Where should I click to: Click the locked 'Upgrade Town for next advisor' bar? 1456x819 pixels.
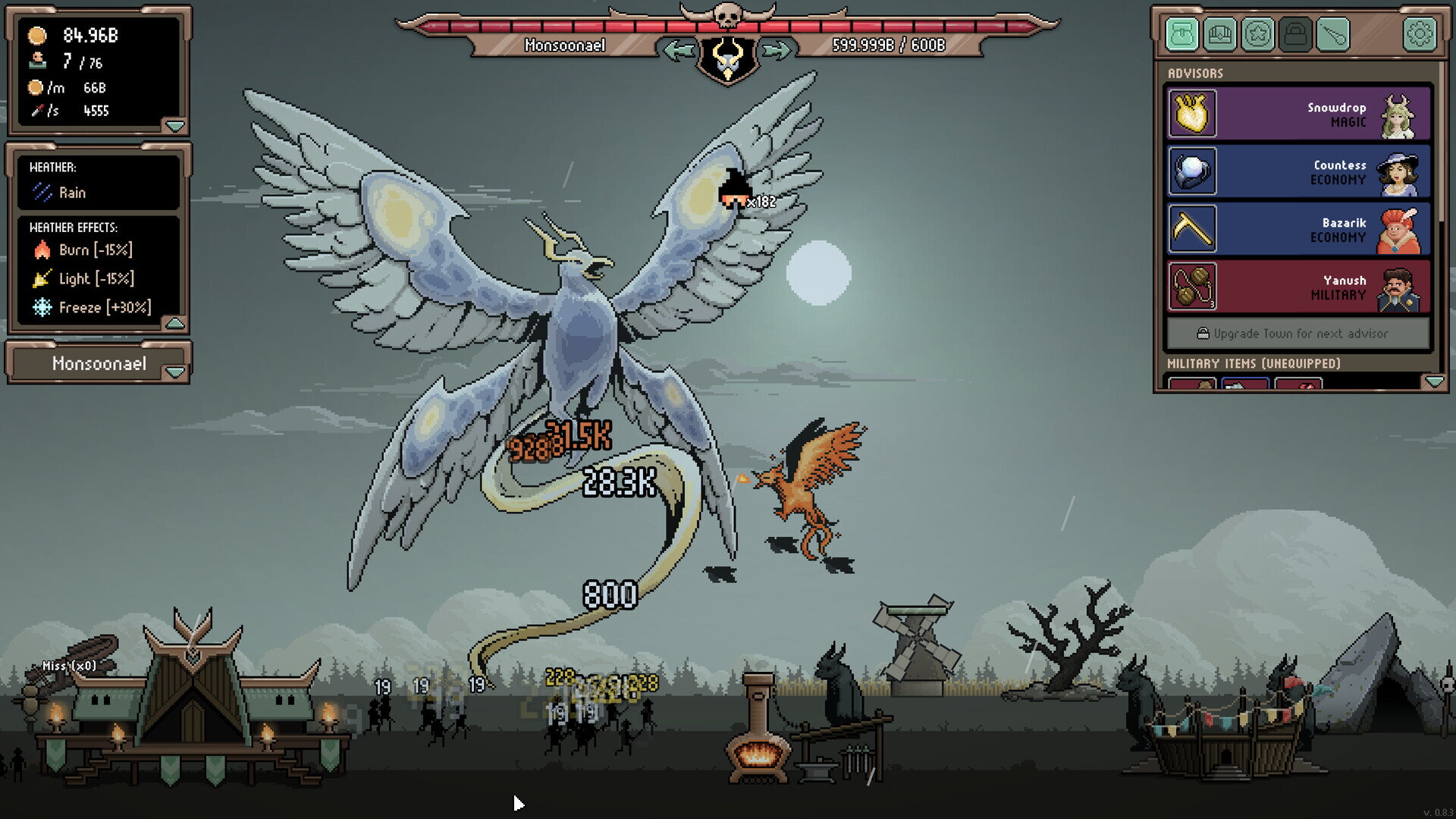click(1298, 334)
